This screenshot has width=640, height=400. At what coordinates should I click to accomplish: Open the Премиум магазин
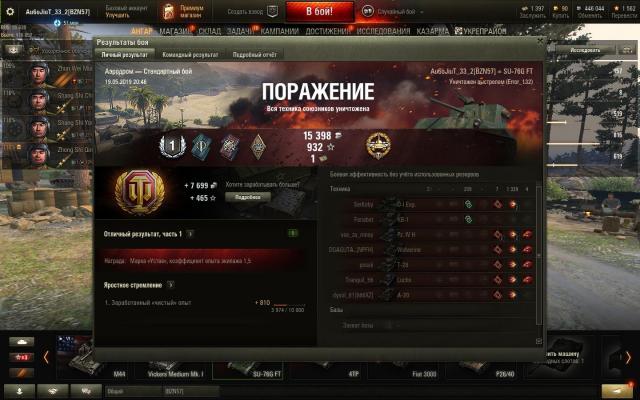183,11
